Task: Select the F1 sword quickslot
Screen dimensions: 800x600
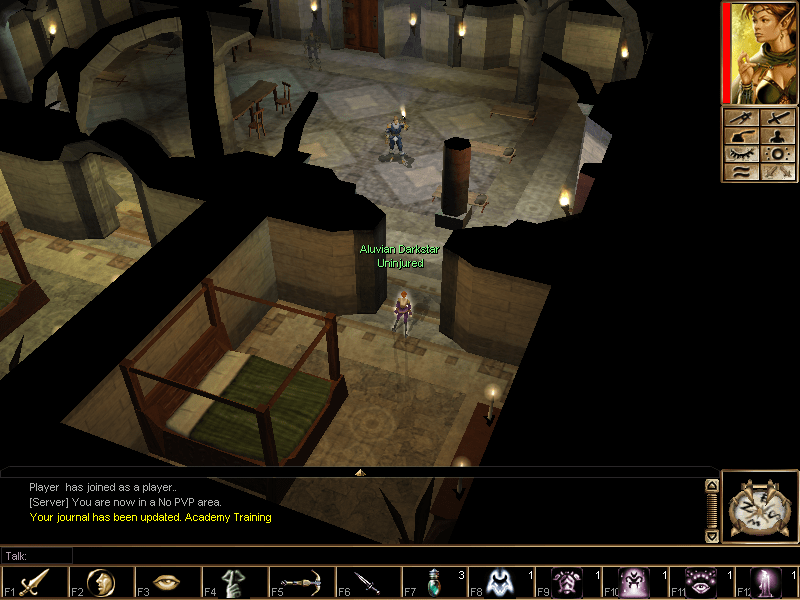Action: click(34, 582)
